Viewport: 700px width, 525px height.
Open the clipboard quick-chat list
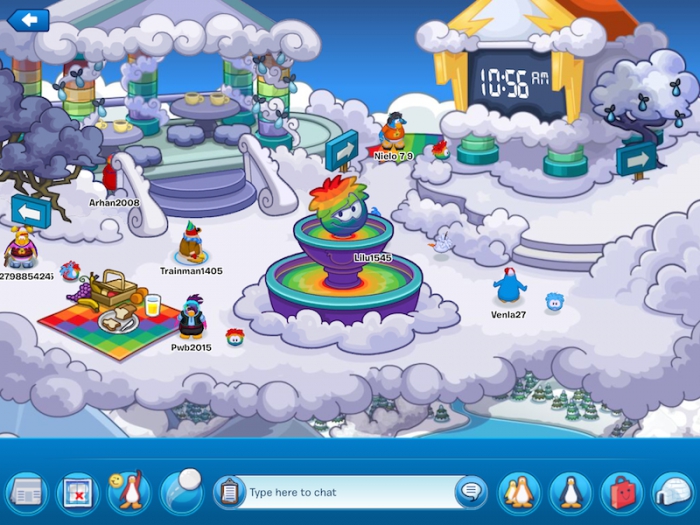[230, 492]
